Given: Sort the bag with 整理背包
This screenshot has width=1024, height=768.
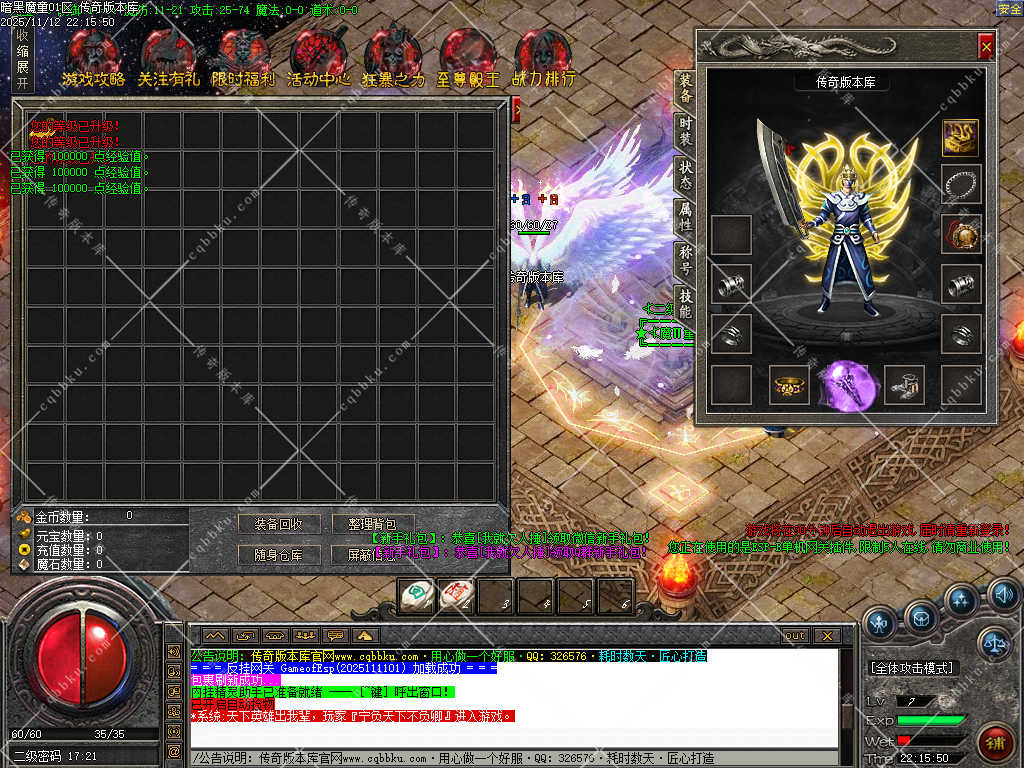Looking at the screenshot, I should [x=373, y=524].
